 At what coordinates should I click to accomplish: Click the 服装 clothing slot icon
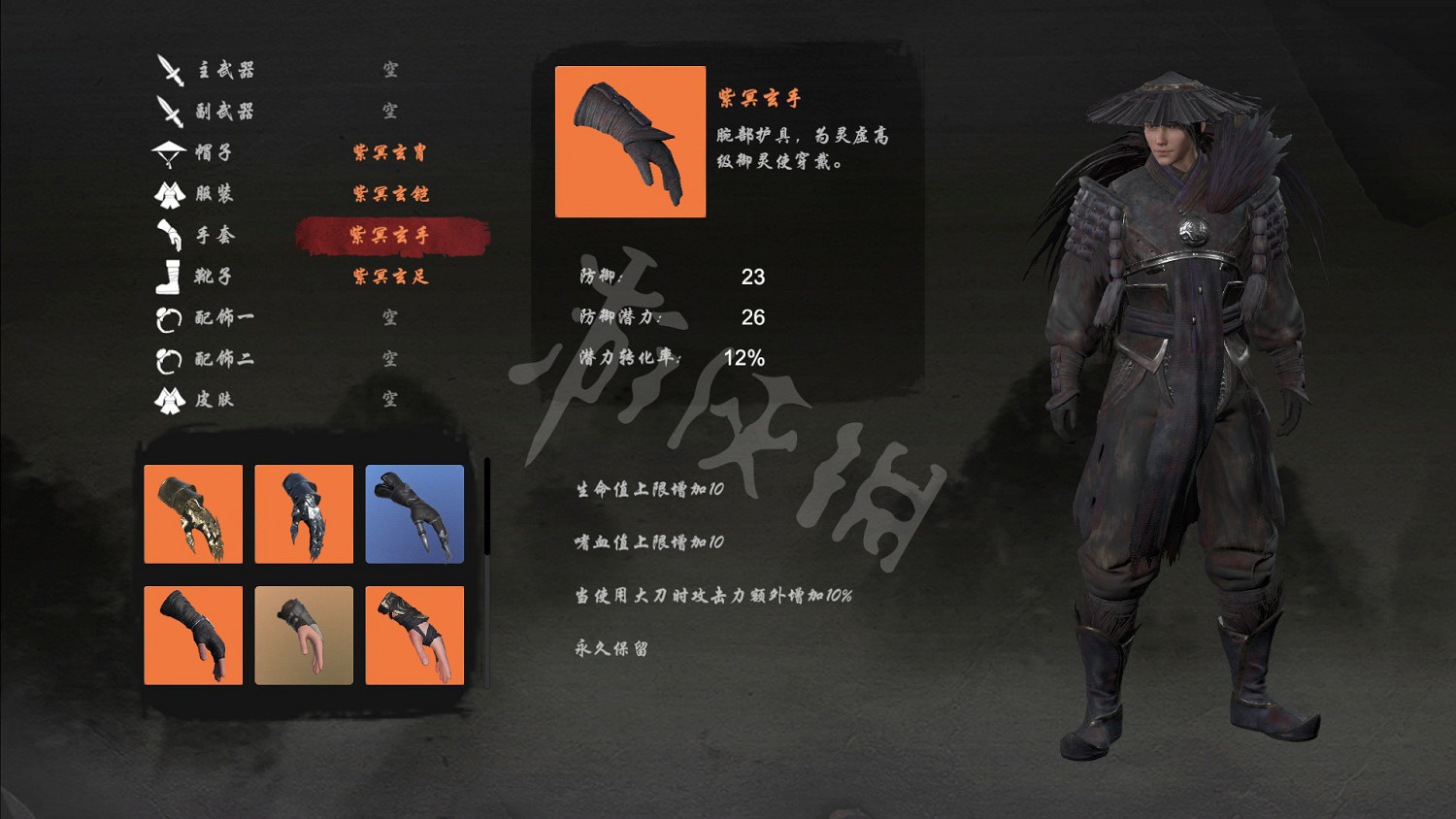click(x=170, y=193)
